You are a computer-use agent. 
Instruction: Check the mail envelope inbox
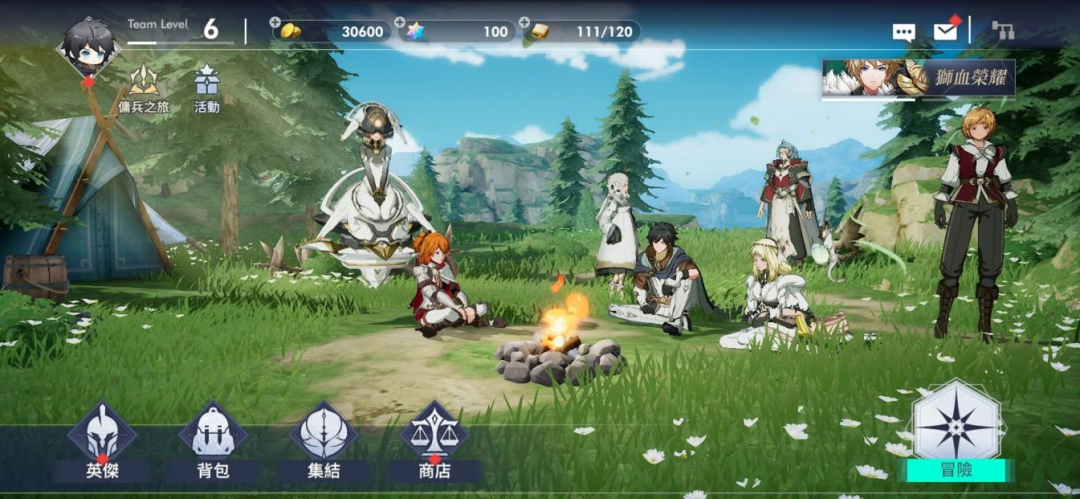tap(946, 31)
